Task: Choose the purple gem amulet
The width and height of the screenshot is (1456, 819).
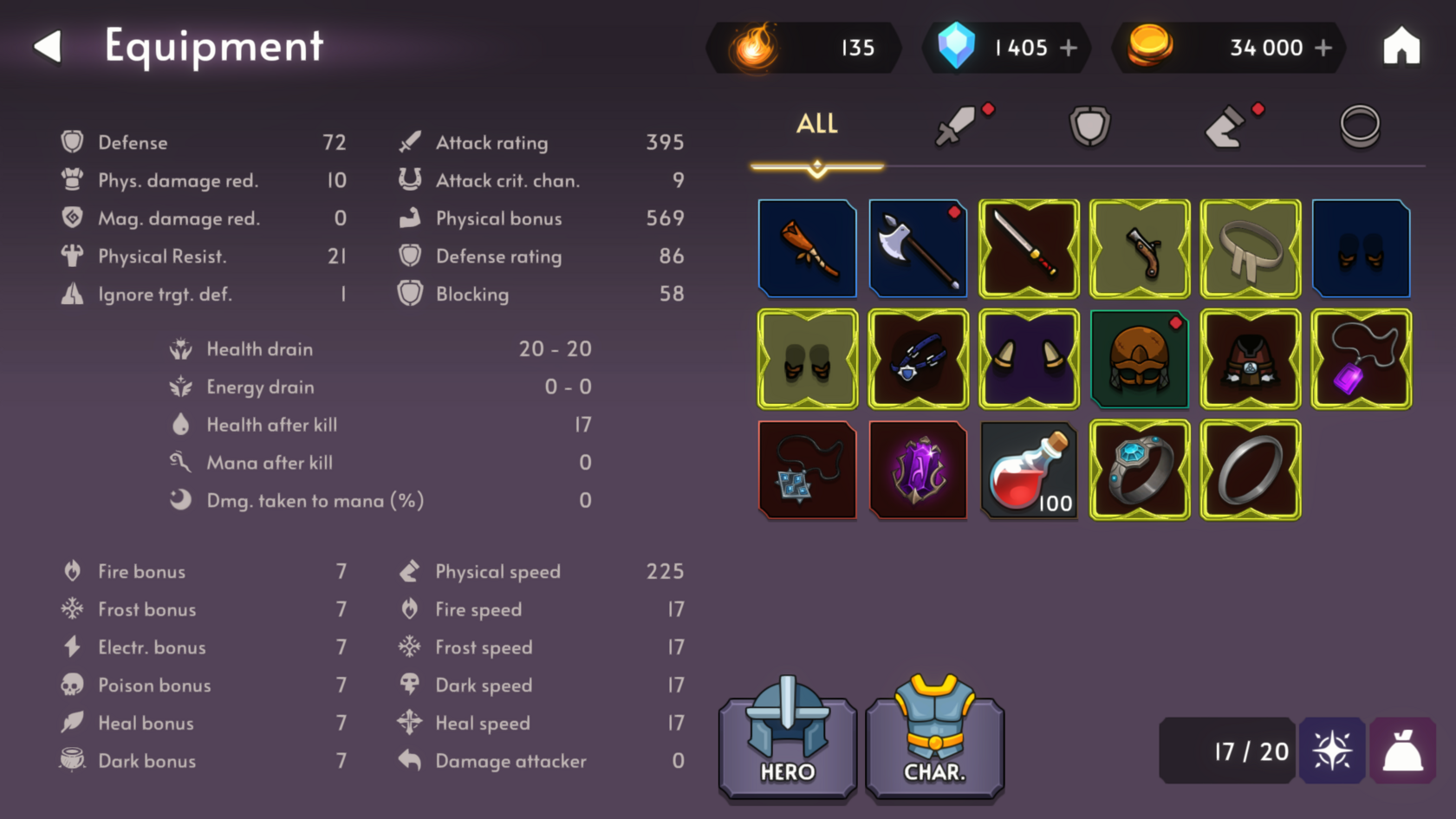Action: click(1362, 359)
